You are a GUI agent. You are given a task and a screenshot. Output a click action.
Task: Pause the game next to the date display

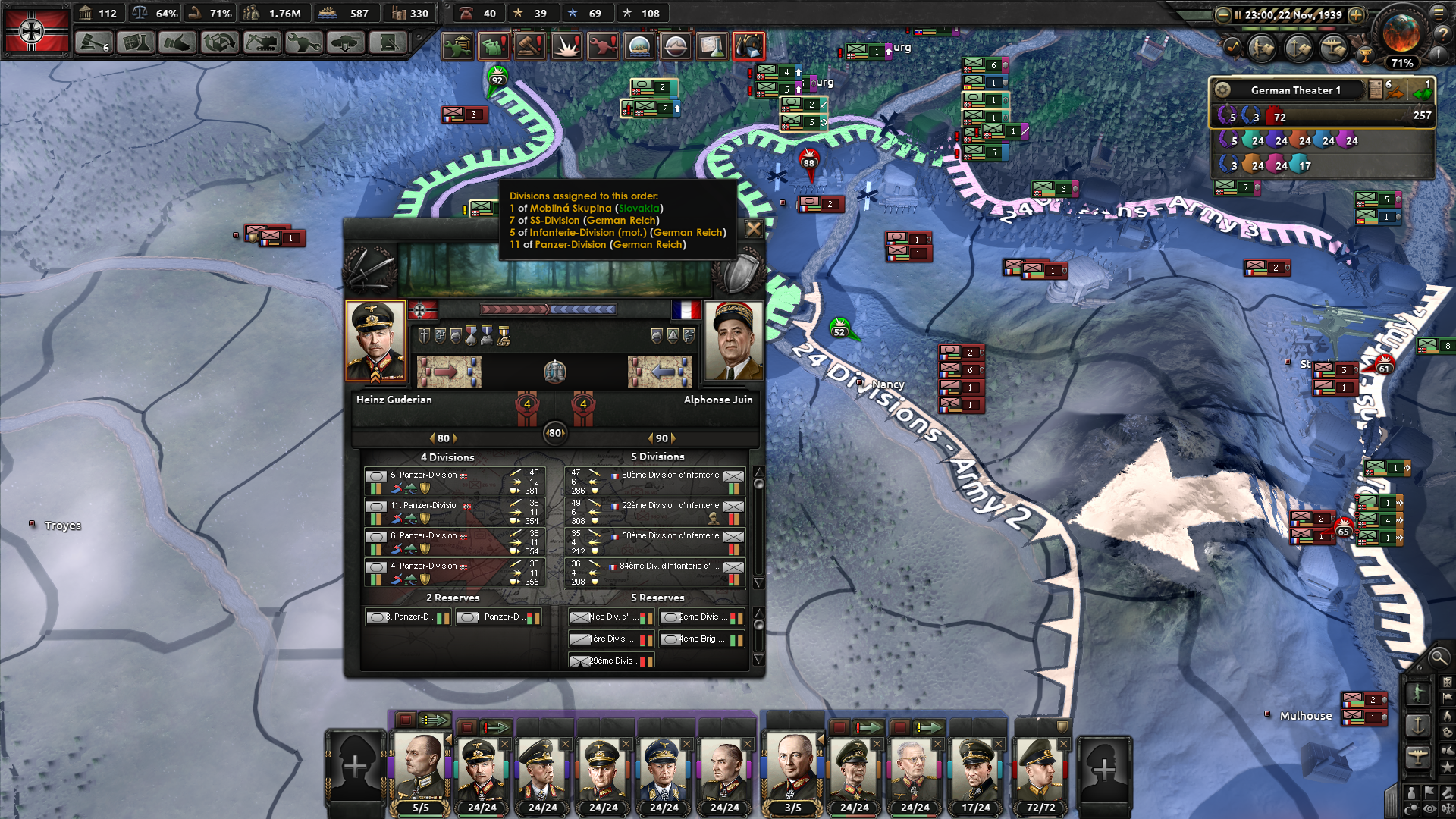tap(1238, 14)
